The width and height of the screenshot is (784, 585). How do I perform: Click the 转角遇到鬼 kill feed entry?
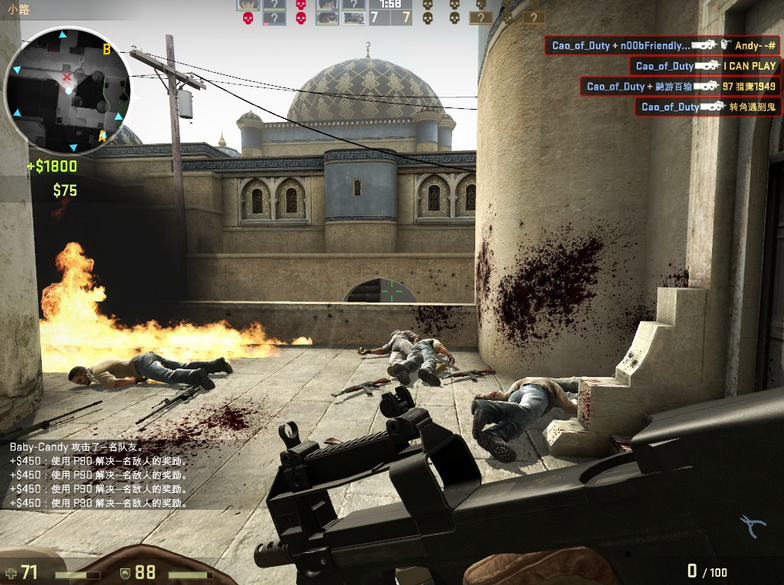click(x=708, y=107)
